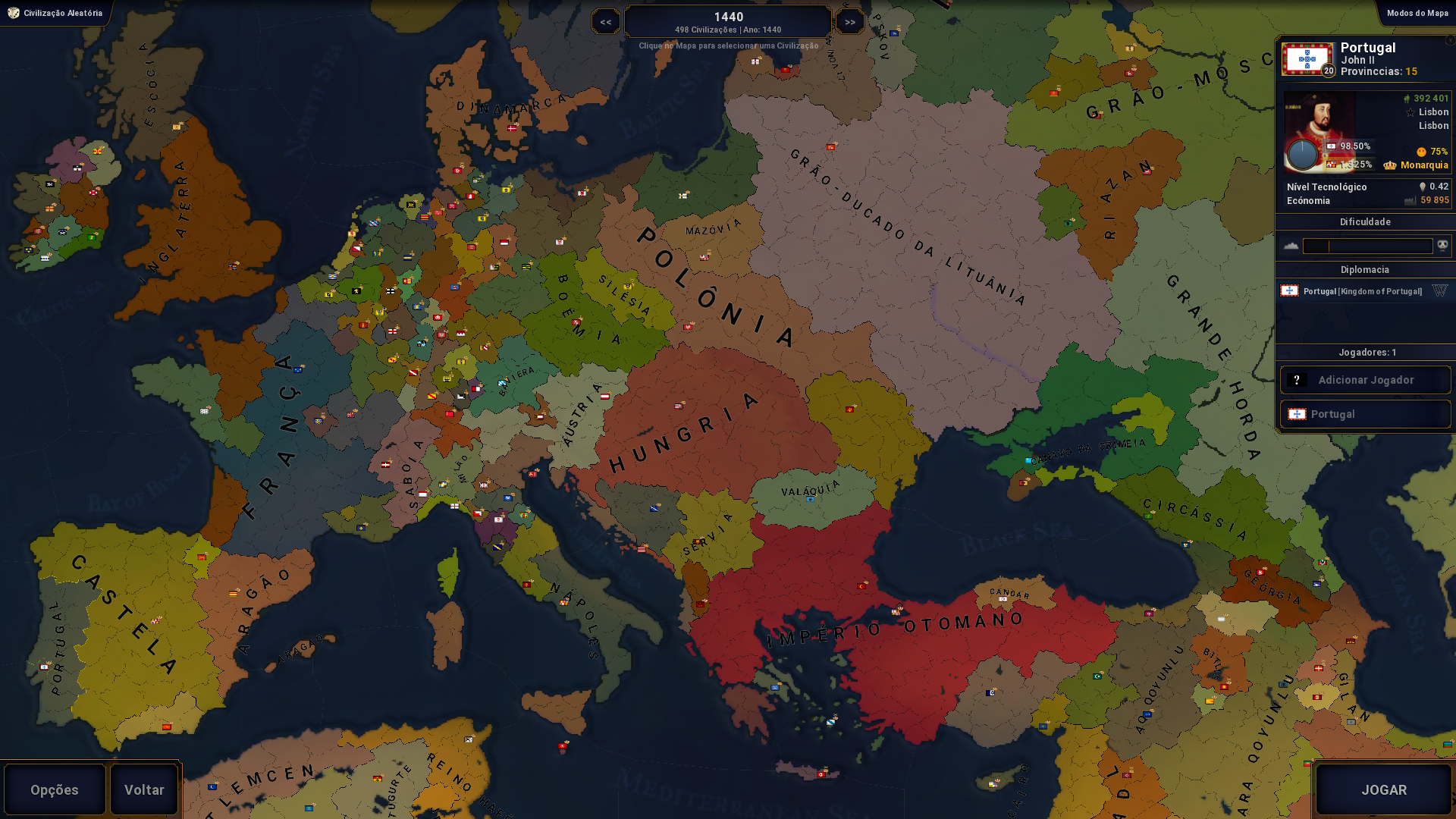
Task: Click the Monarquia crown icon
Action: click(x=1390, y=165)
